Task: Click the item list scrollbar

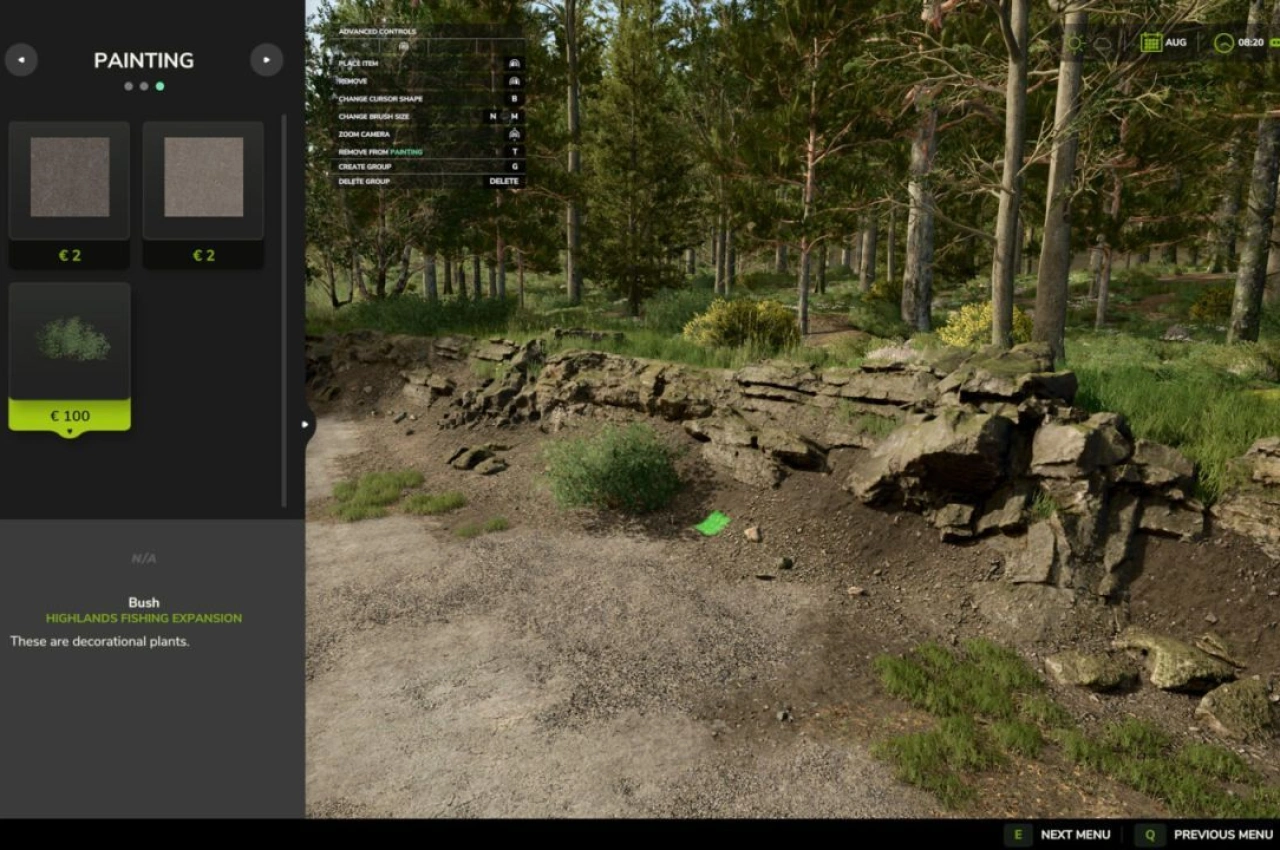Action: [284, 310]
